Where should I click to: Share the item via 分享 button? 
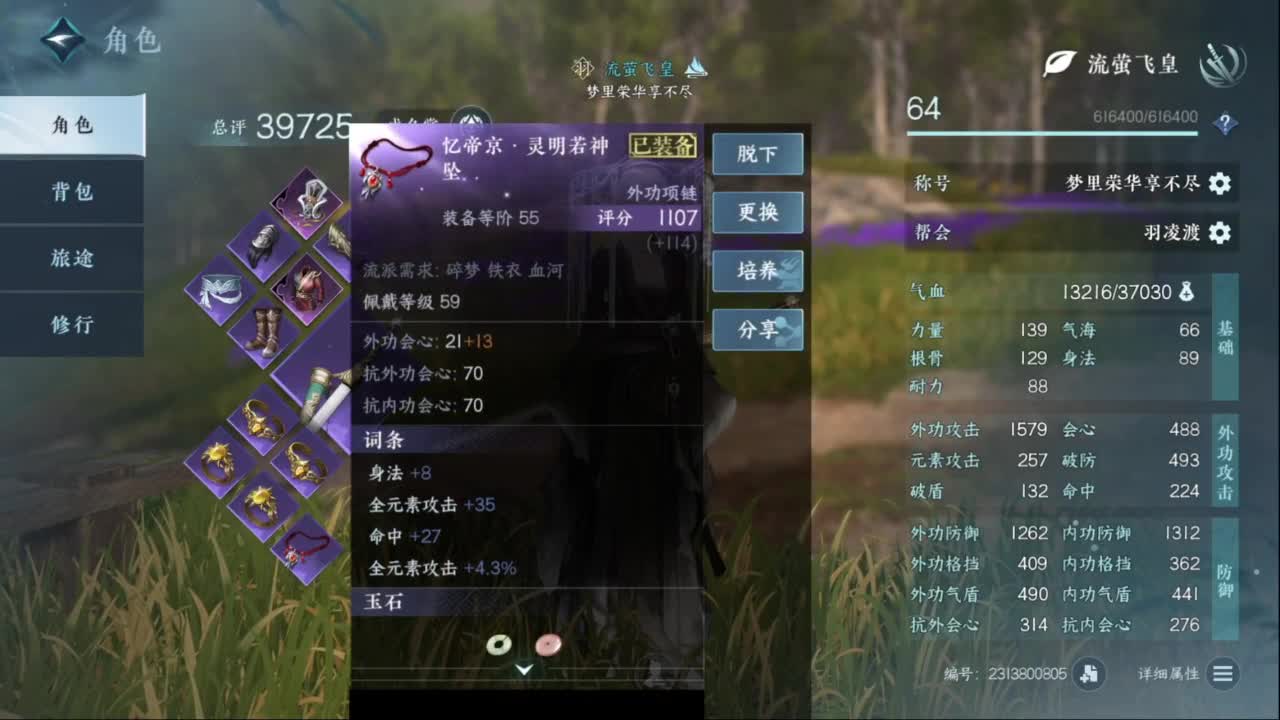pyautogui.click(x=758, y=330)
